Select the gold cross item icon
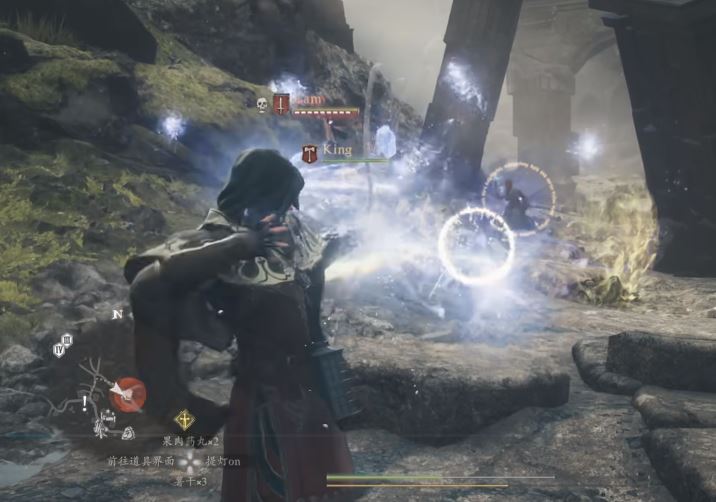The width and height of the screenshot is (716, 502). (184, 420)
